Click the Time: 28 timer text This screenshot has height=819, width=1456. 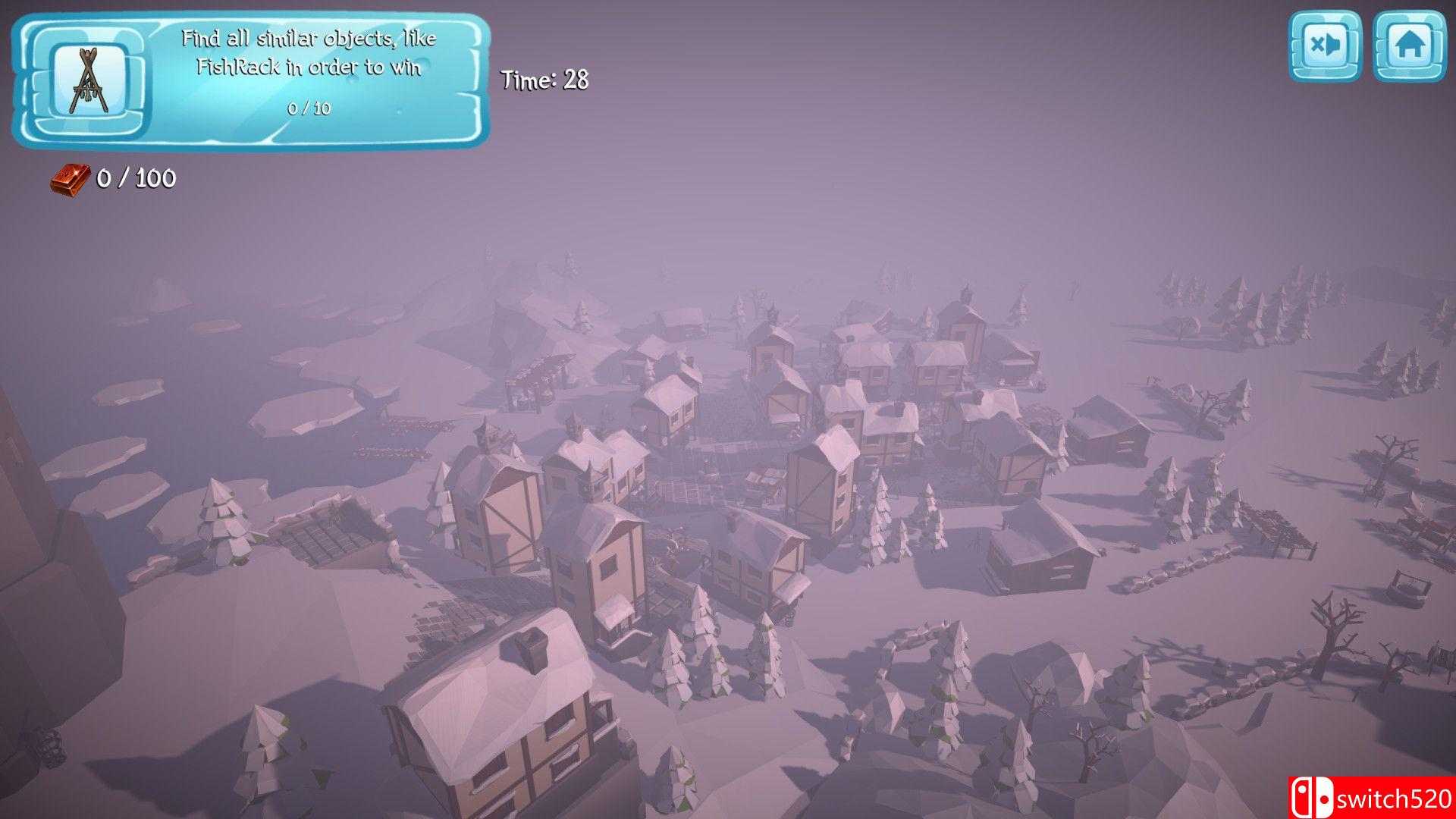(543, 80)
